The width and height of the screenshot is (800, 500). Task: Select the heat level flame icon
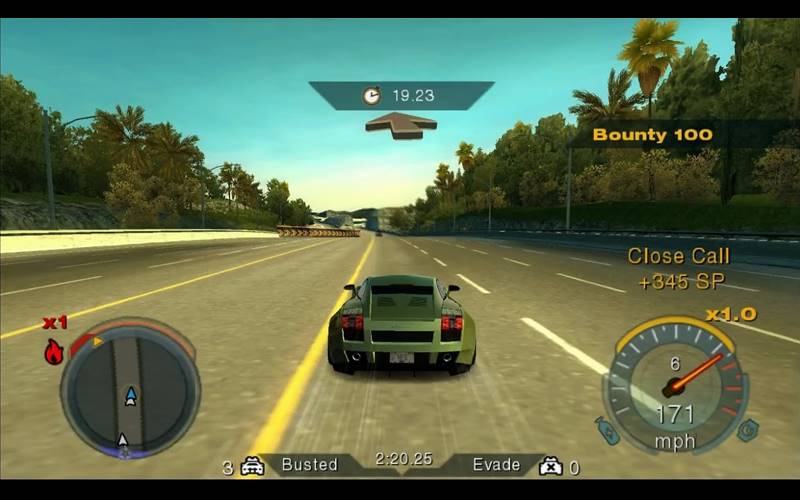(x=54, y=351)
